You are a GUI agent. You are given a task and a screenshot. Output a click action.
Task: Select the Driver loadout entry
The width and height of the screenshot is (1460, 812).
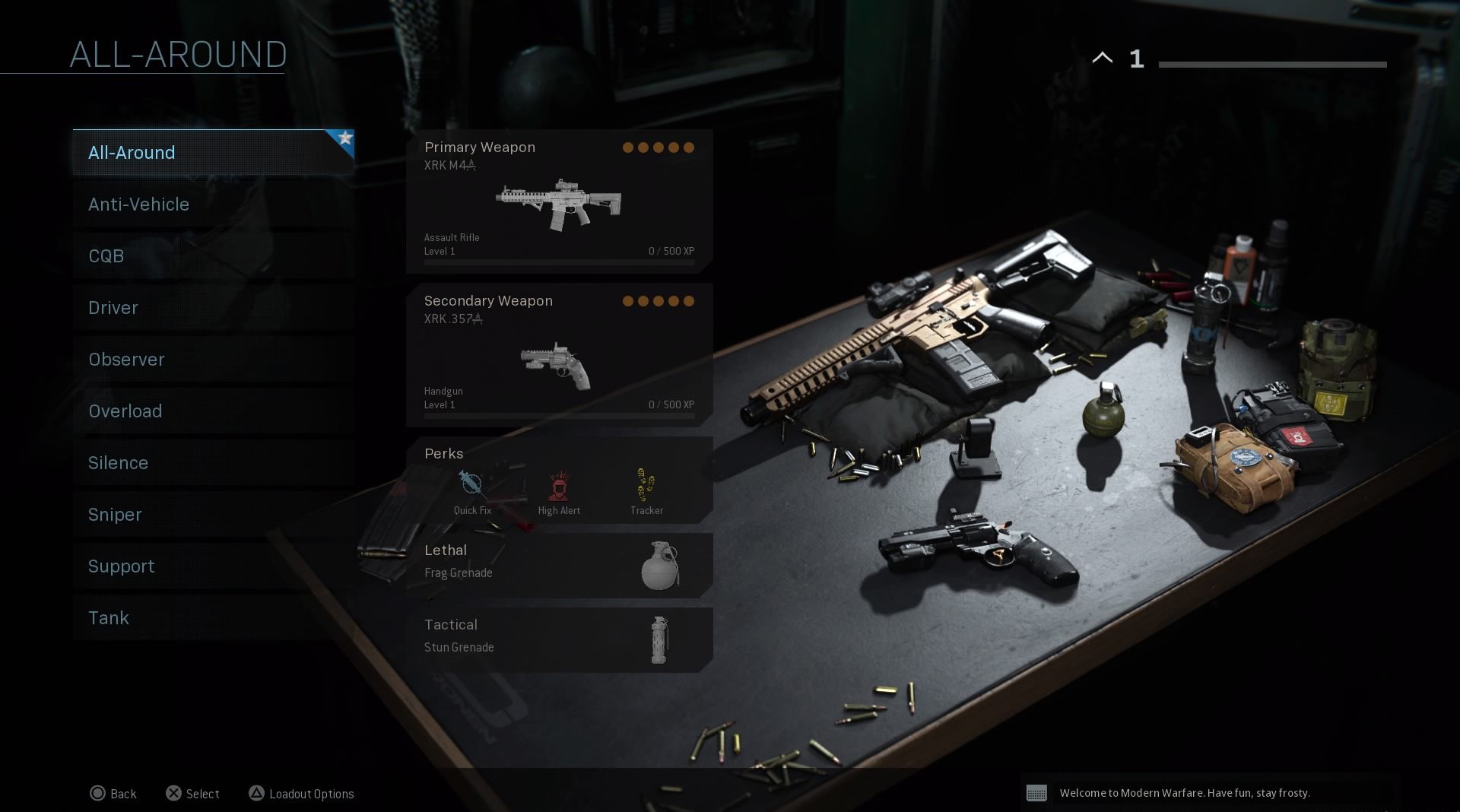213,308
